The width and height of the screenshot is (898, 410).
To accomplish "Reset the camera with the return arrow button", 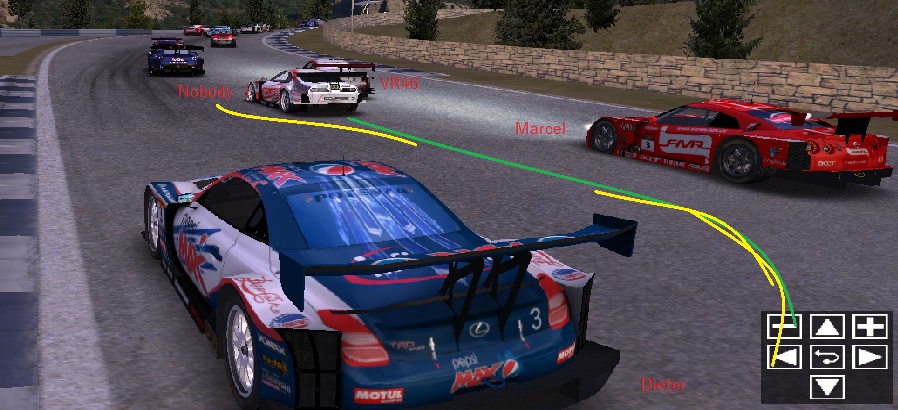I will (x=829, y=357).
